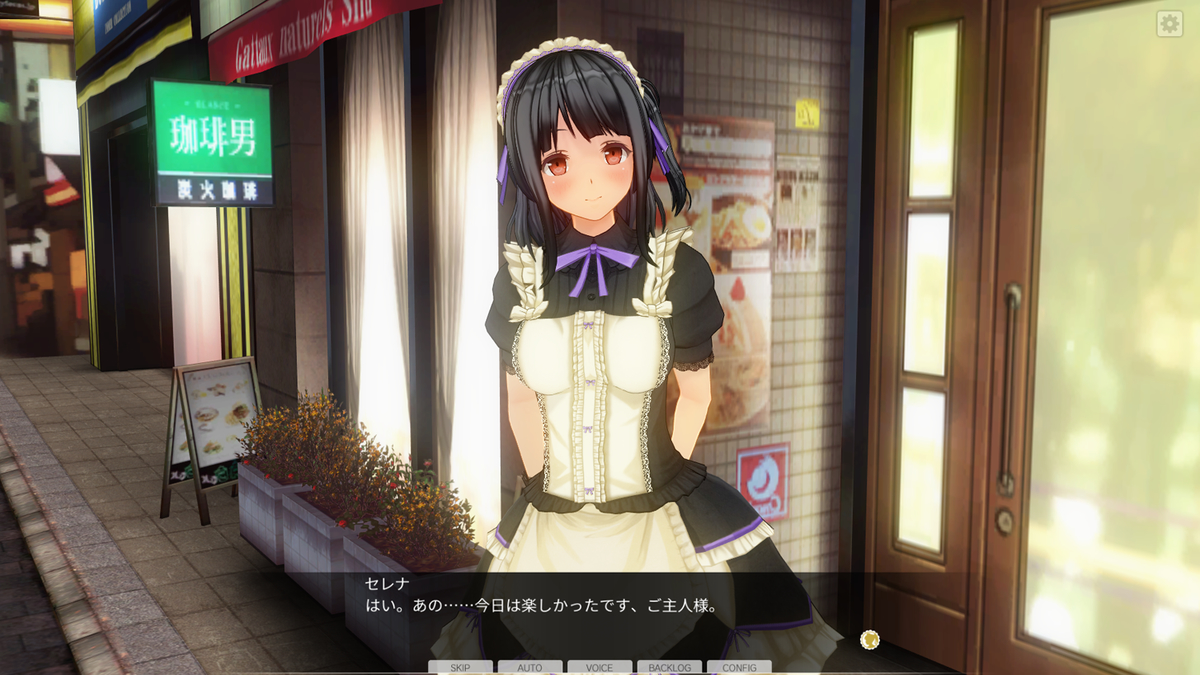Open the CONFIG settings
The image size is (1200, 675).
(x=739, y=667)
